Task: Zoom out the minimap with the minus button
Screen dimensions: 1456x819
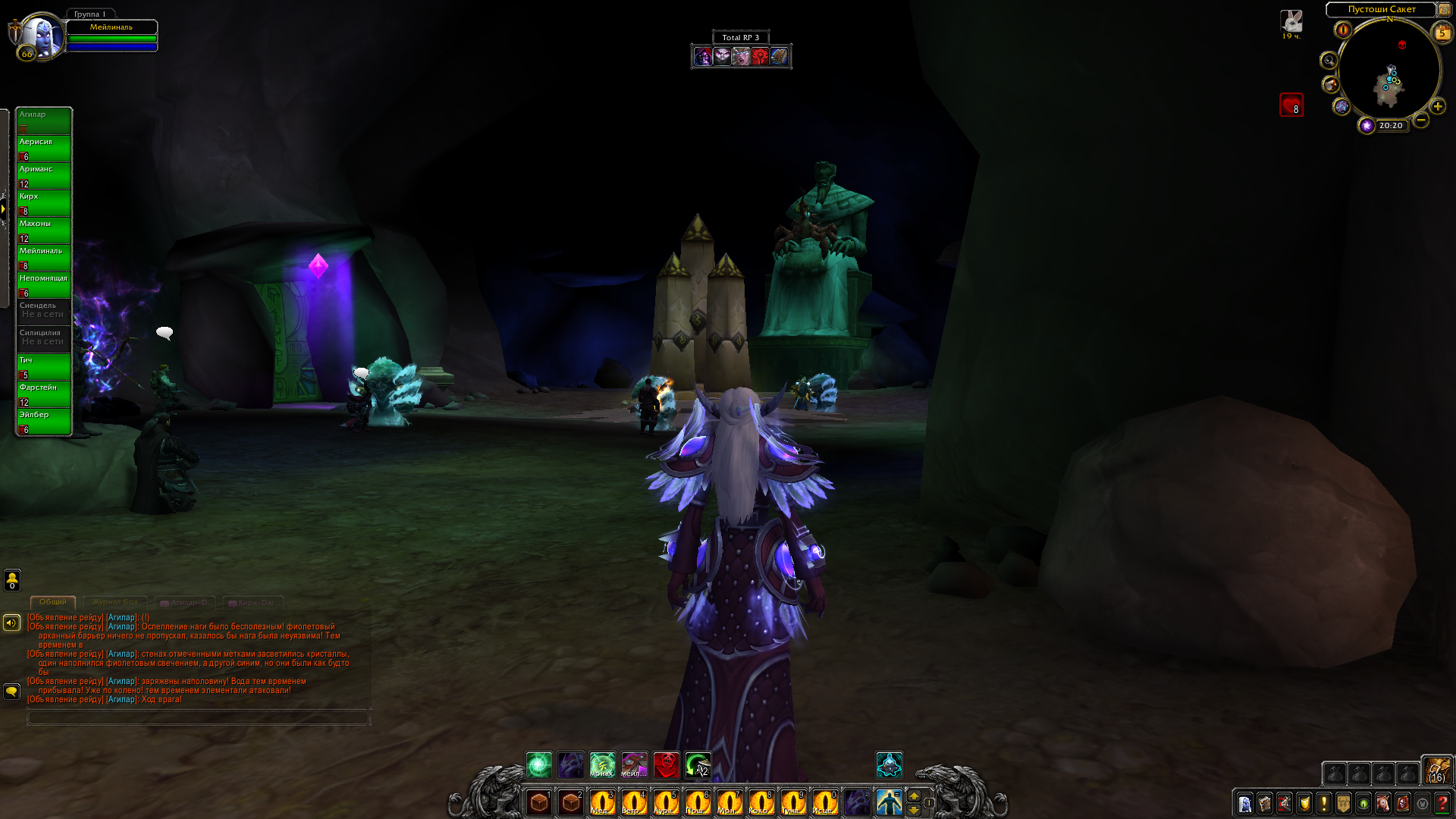Action: click(1421, 120)
